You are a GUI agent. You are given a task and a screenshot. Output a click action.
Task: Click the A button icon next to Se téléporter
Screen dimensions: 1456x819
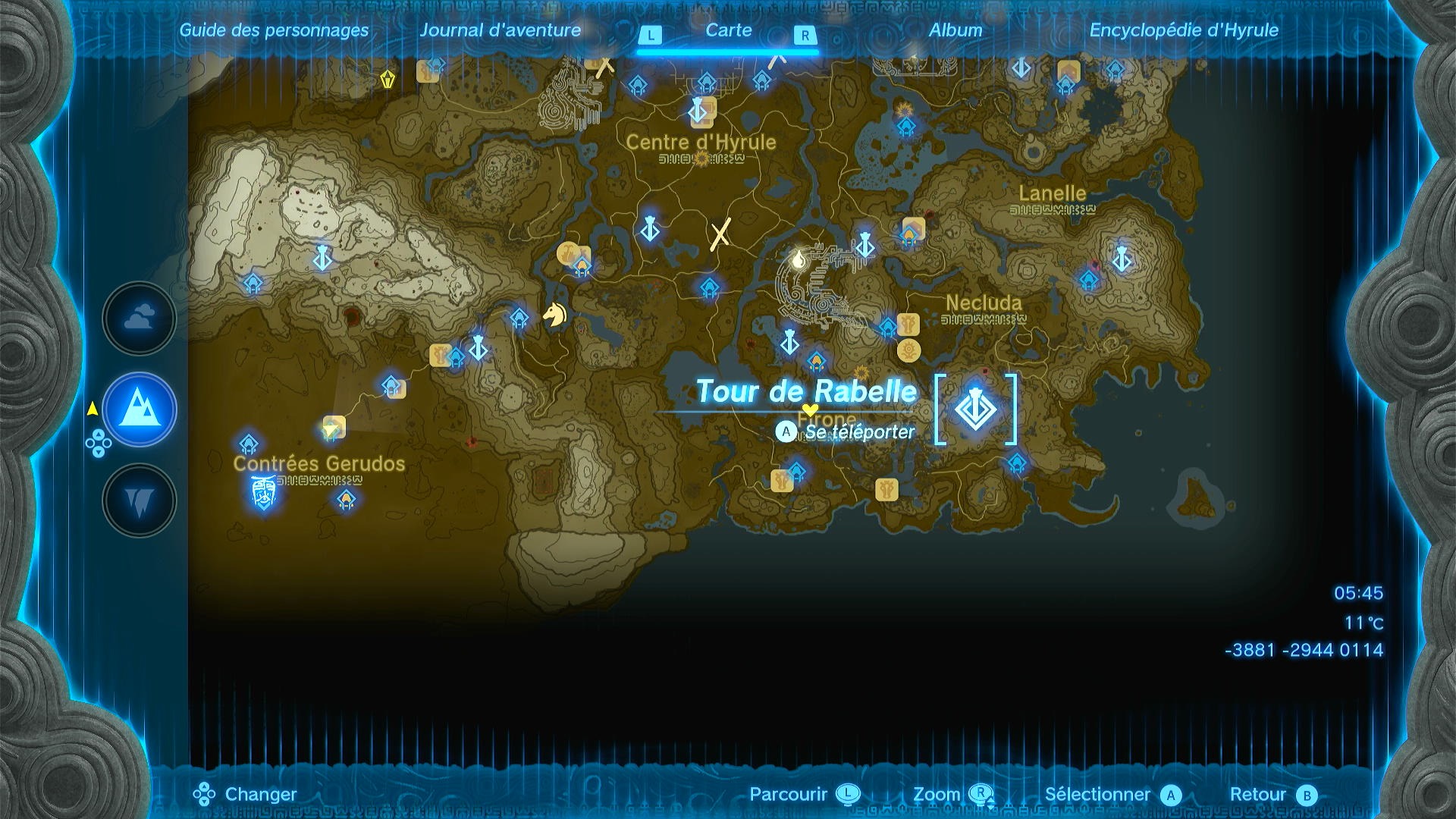click(x=786, y=431)
